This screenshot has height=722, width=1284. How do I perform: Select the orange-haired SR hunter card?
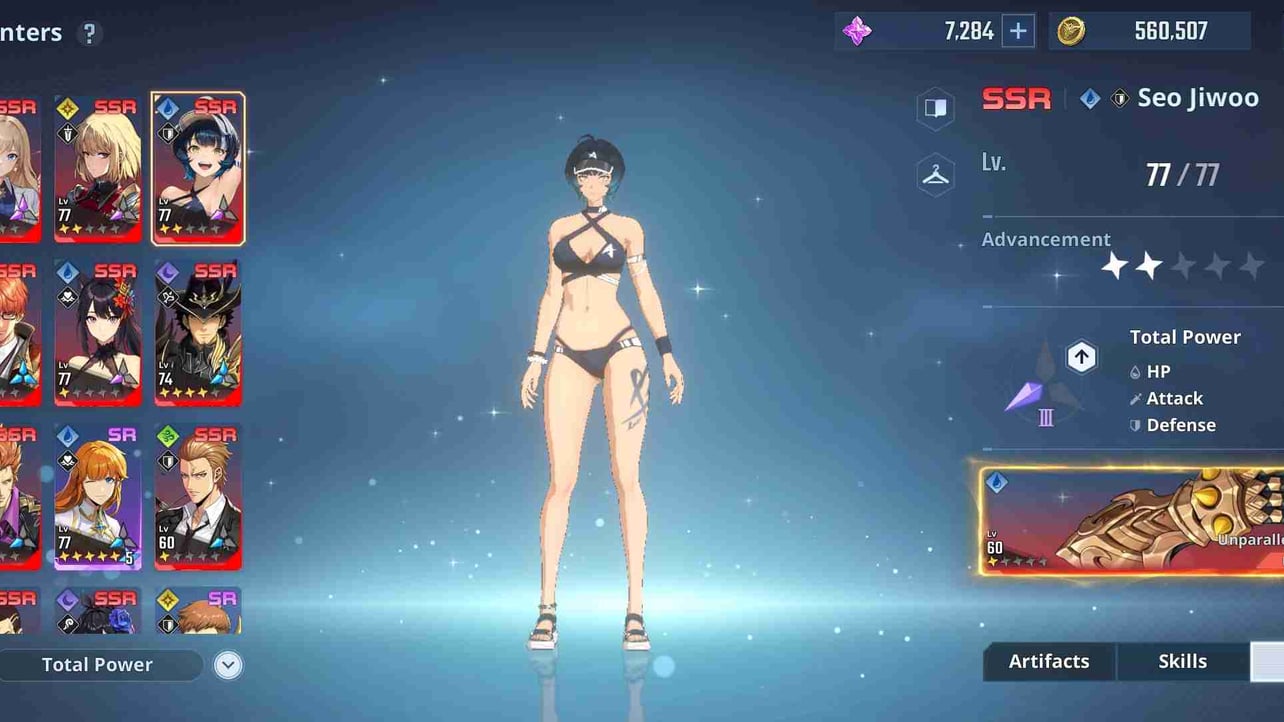click(98, 497)
